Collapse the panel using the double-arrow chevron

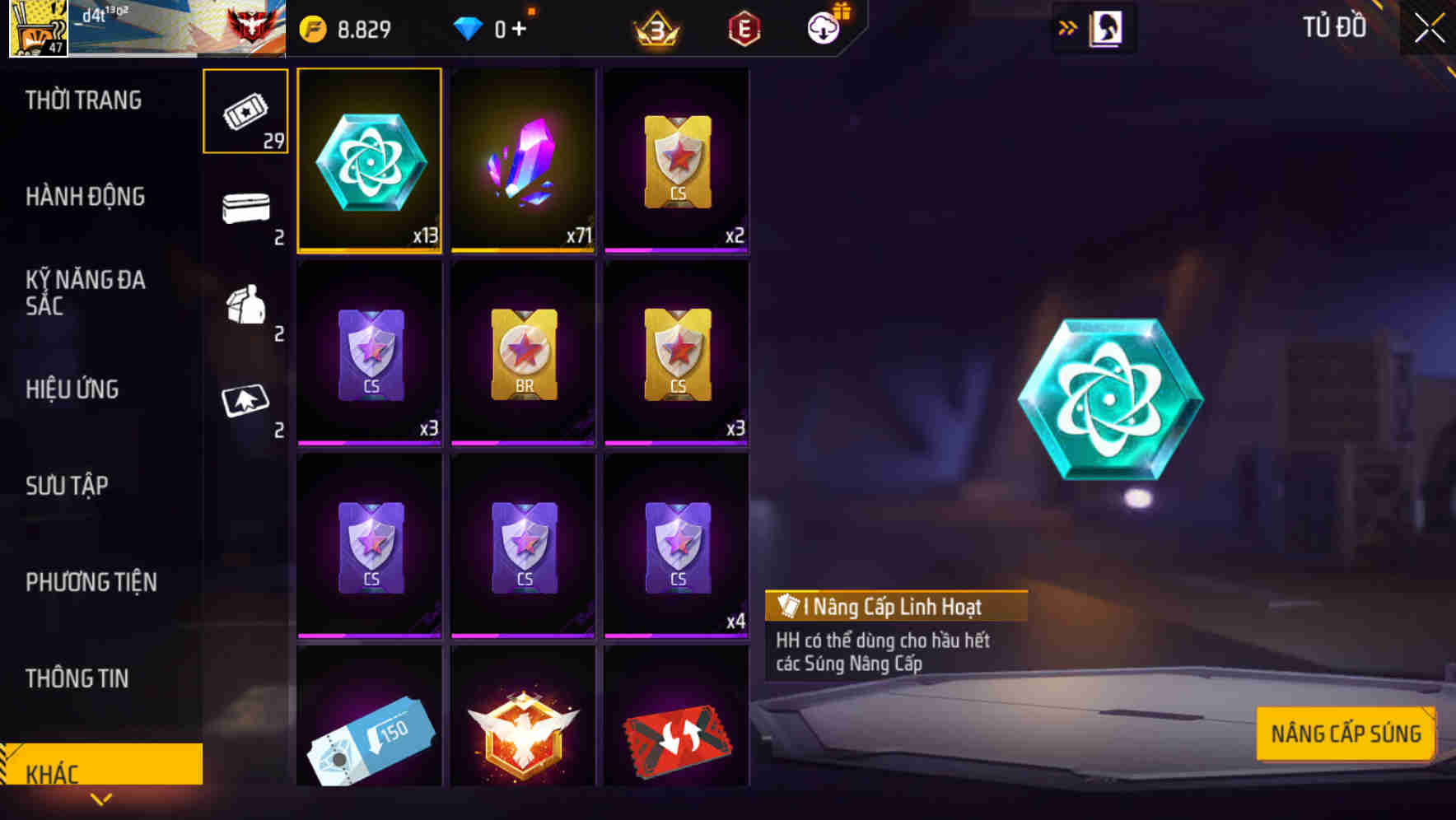[1068, 26]
